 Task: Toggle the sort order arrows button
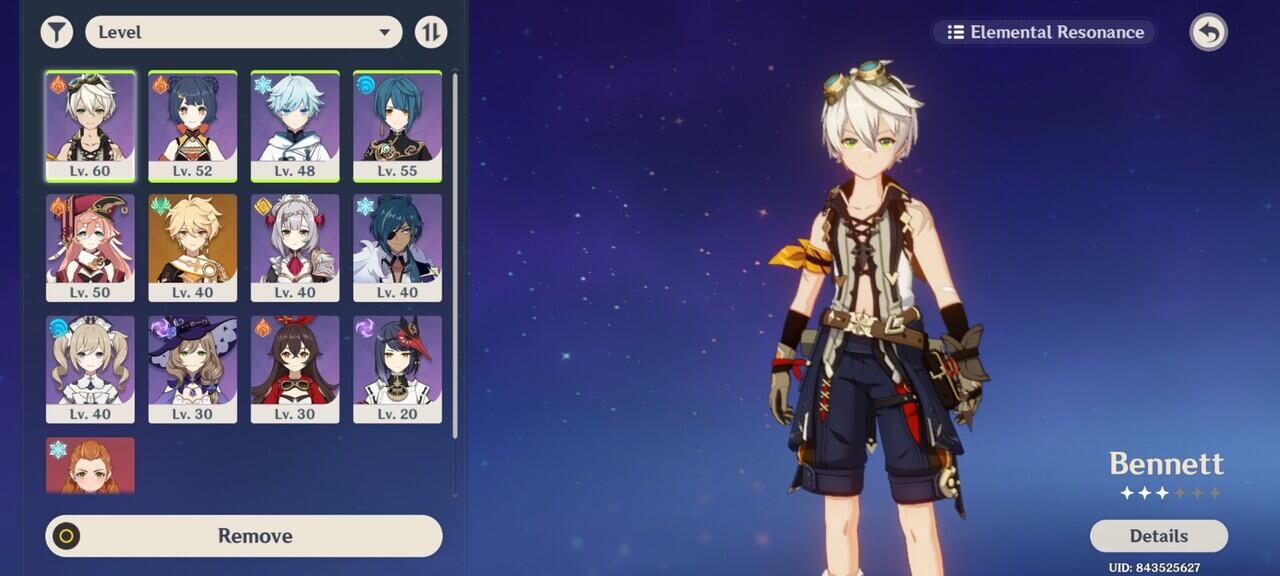431,32
